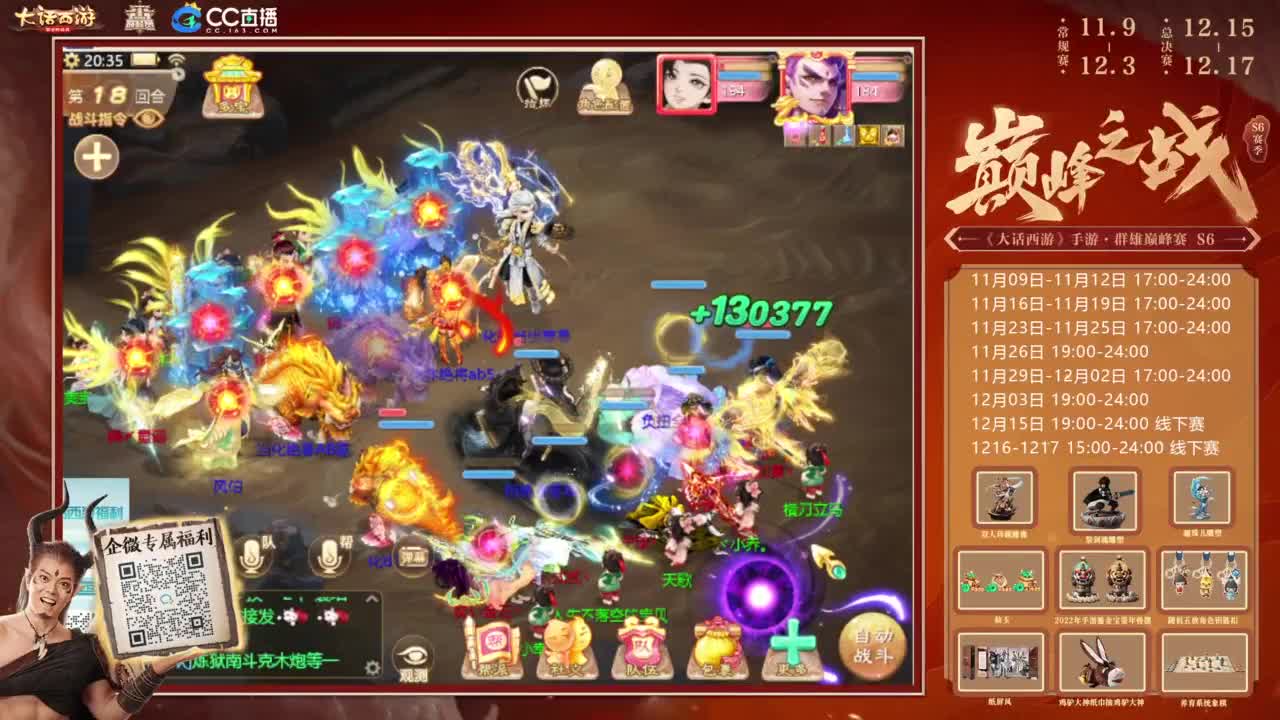This screenshot has height=720, width=1280.
Task: Toggle the 帮 guild voice microphone
Action: (x=328, y=556)
